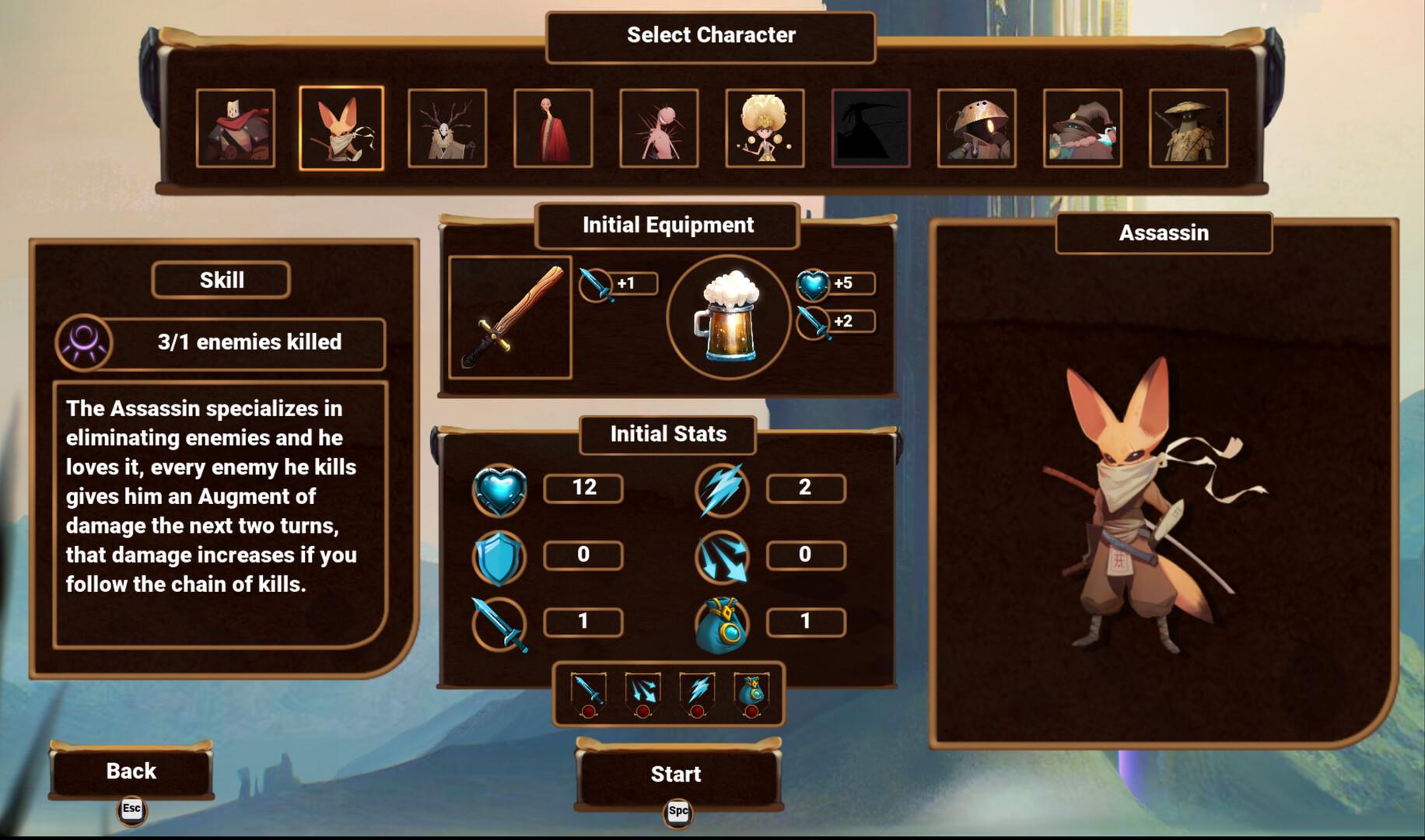Select the sword stat upgrade badge
Screen dimensions: 1425x840
pos(588,694)
